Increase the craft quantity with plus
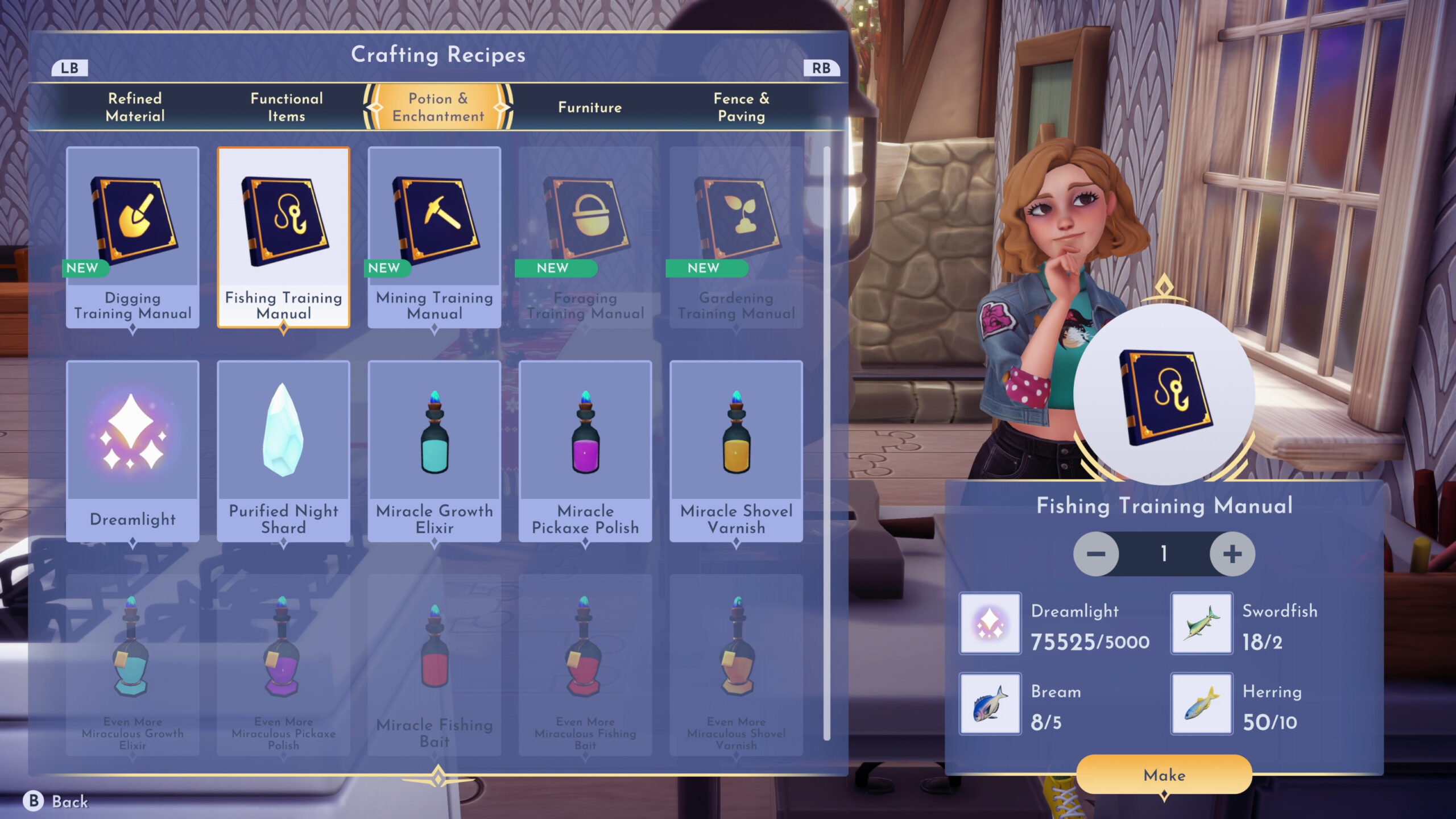Screen dimensions: 1456x819 click(x=1232, y=554)
